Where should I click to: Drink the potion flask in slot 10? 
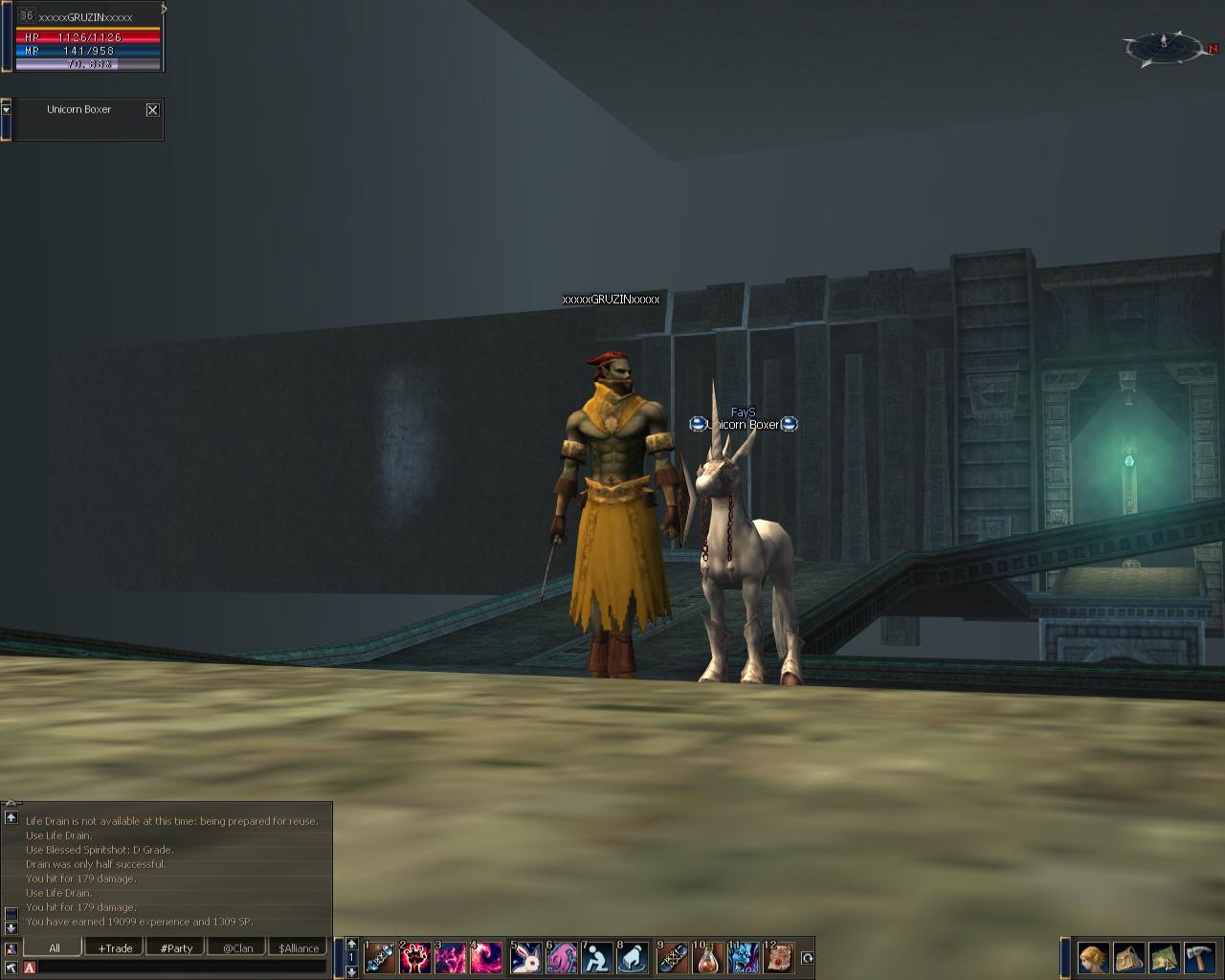708,957
